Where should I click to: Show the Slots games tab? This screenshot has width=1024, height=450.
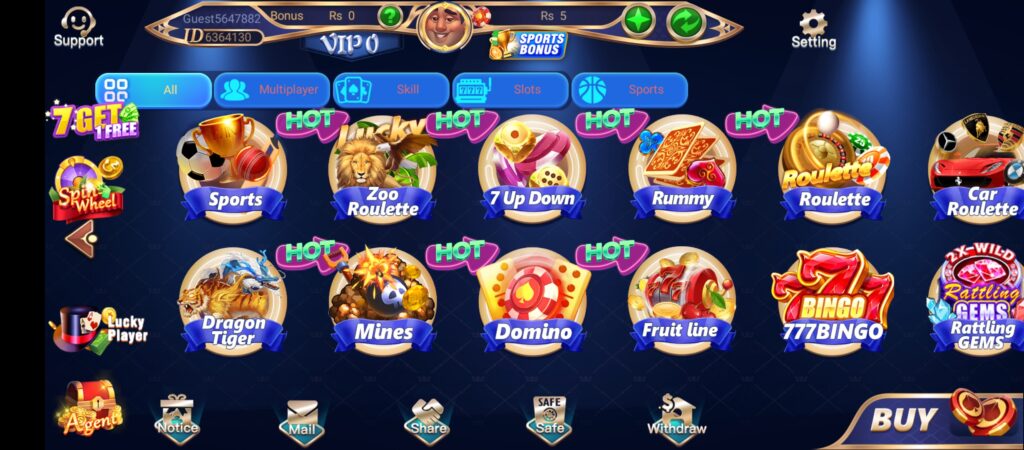point(511,90)
